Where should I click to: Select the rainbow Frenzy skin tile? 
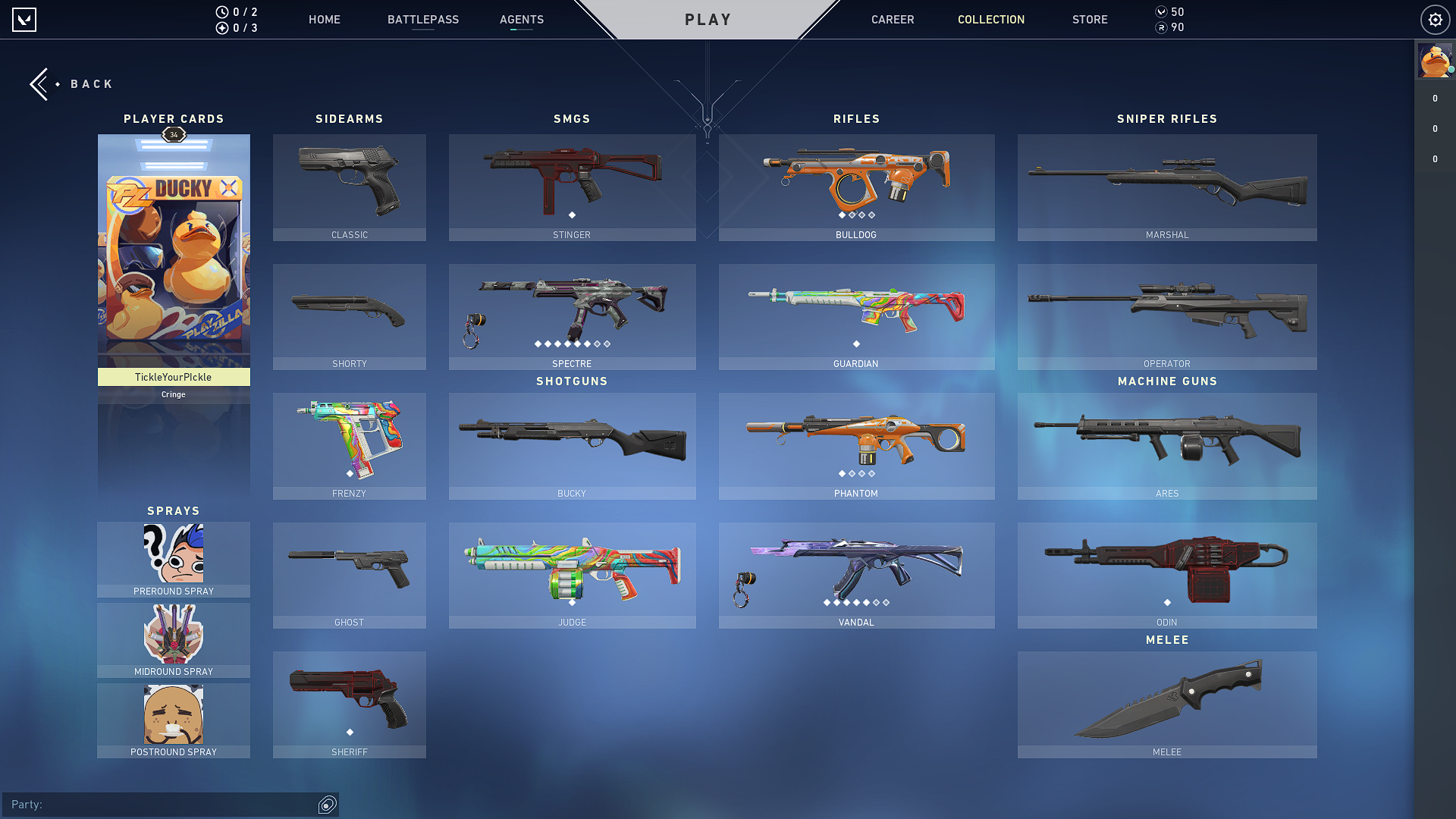(x=350, y=446)
